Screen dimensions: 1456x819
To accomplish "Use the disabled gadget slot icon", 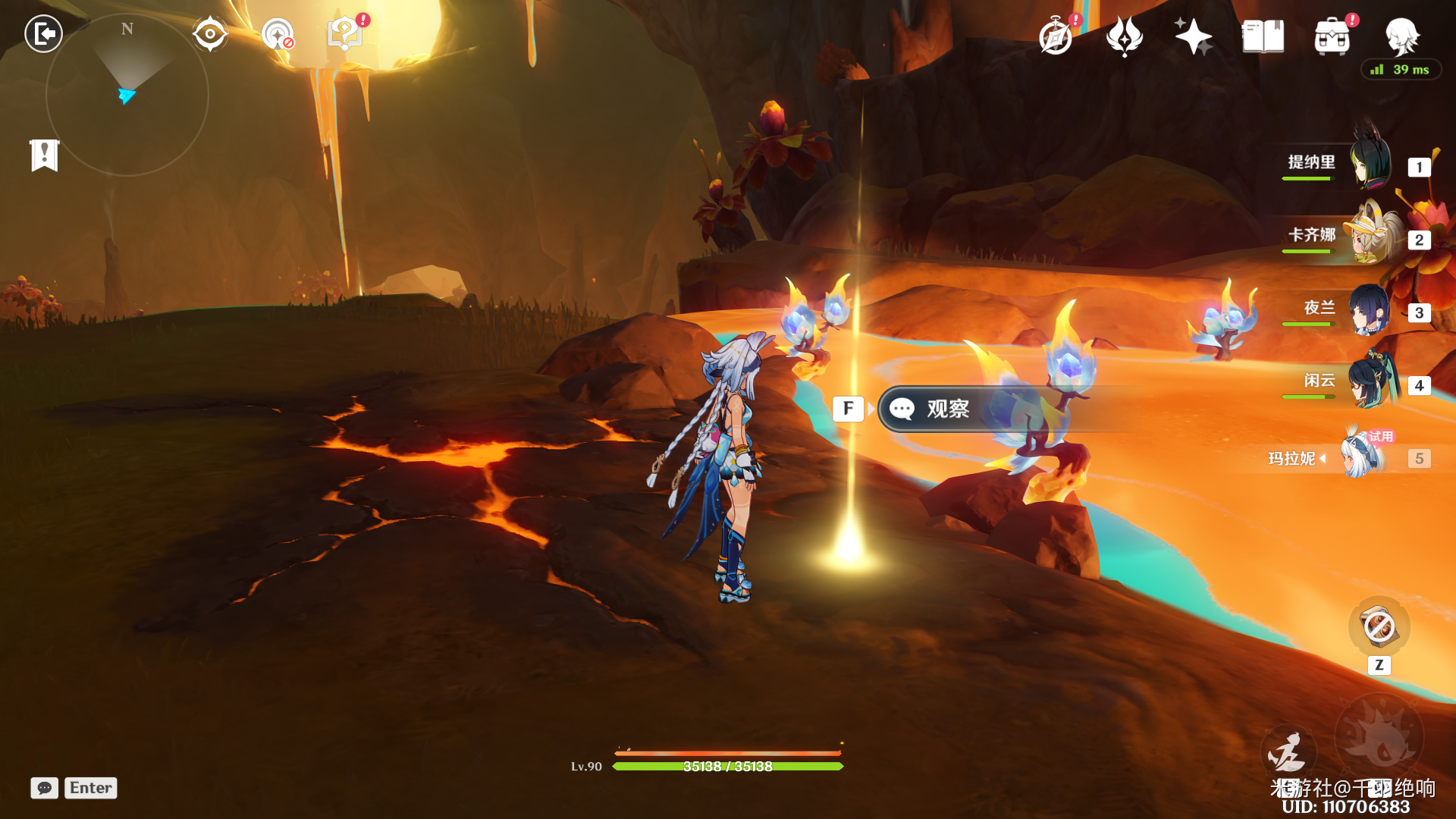I will click(x=1379, y=627).
